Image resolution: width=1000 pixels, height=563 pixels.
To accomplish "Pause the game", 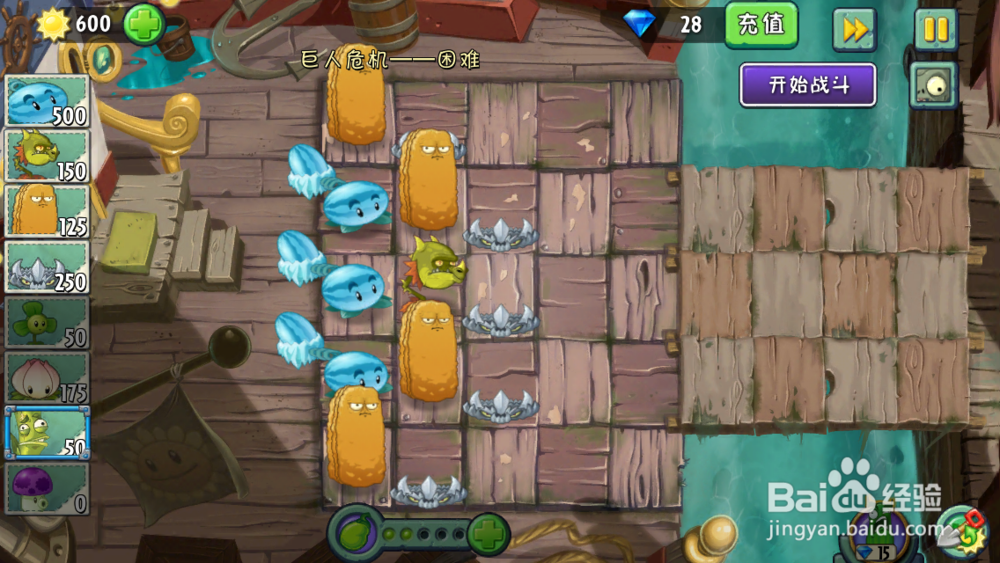I will (935, 29).
